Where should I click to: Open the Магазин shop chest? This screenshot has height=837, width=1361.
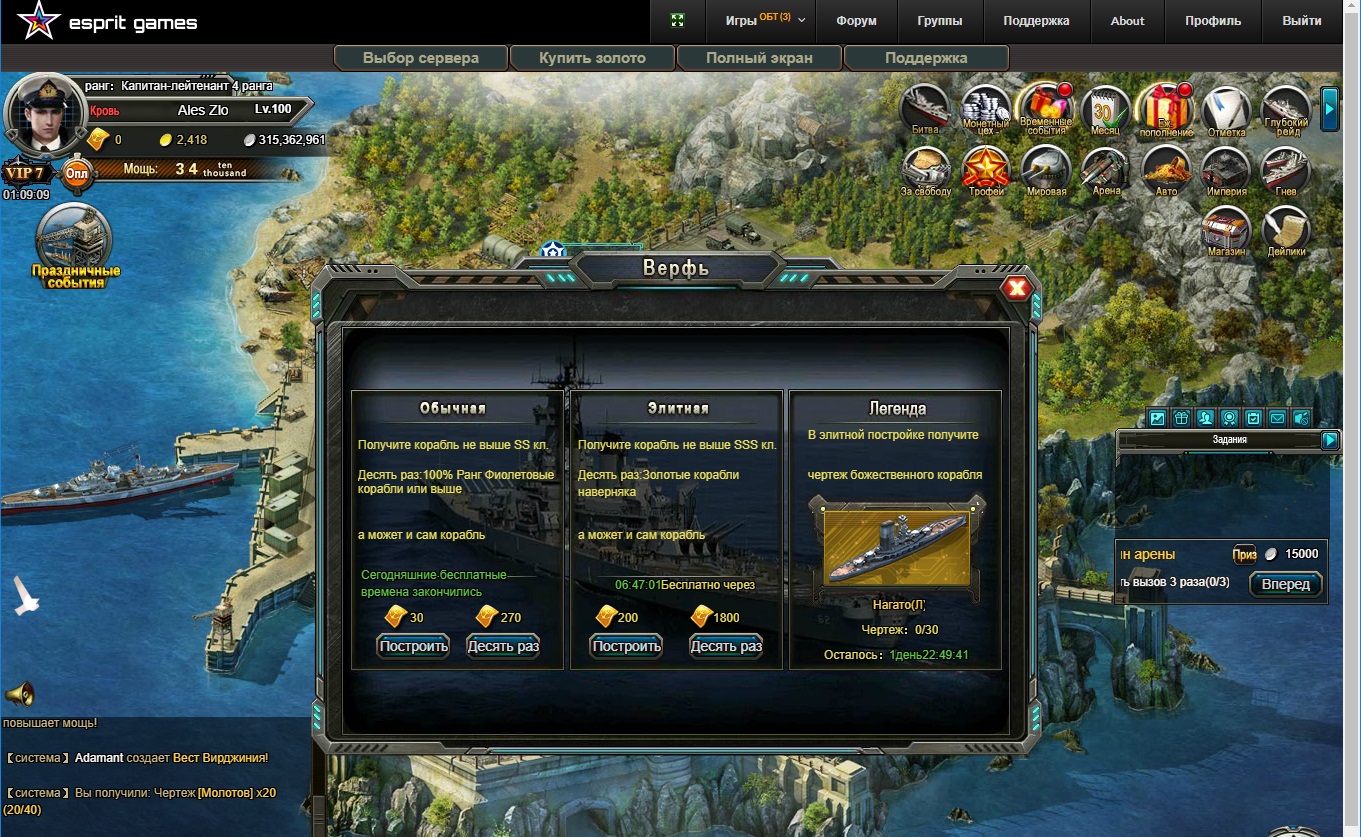[1226, 230]
